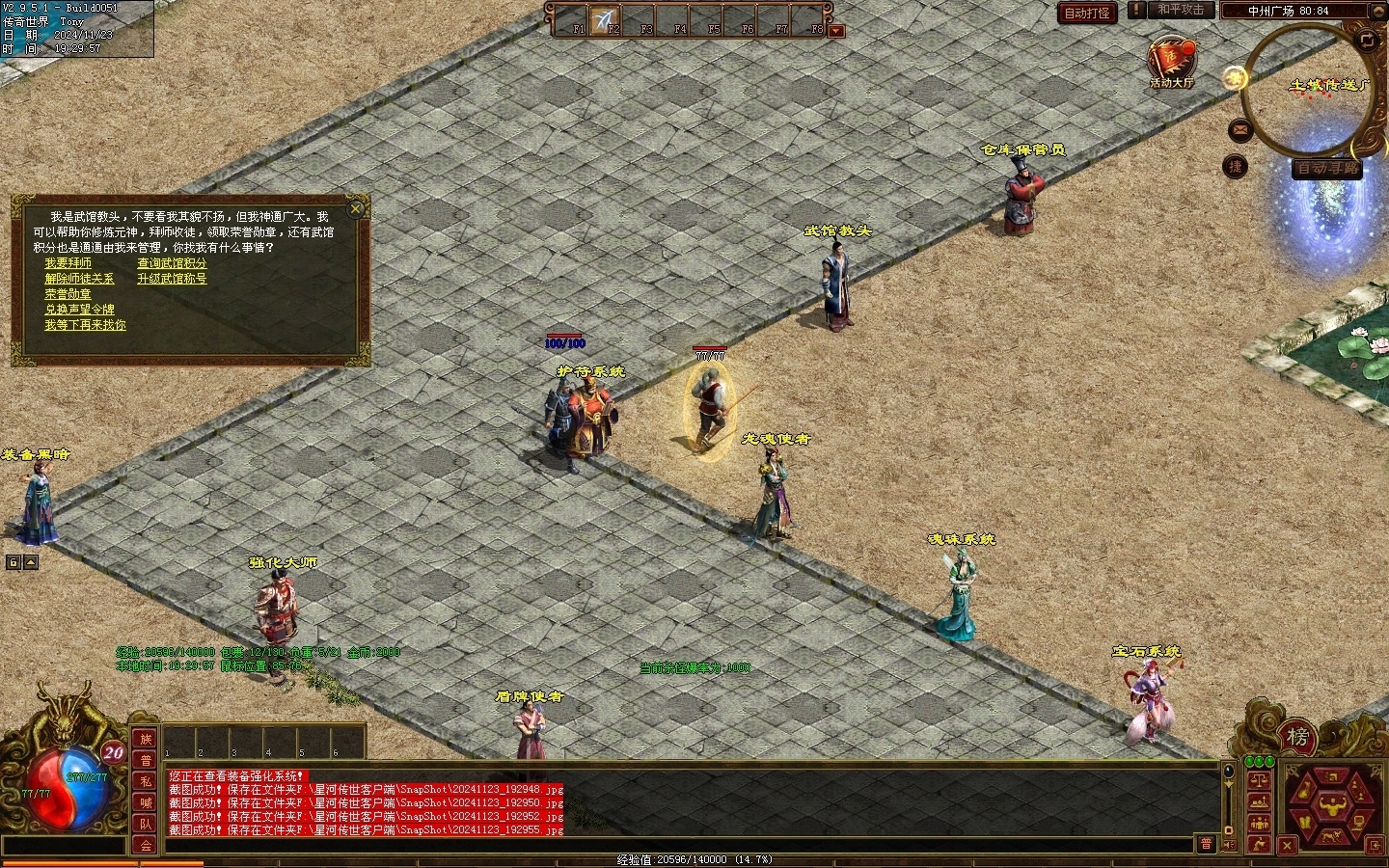This screenshot has width=1389, height=868.
Task: Open the 活动大厅 activity hall icon
Action: pyautogui.click(x=1171, y=60)
